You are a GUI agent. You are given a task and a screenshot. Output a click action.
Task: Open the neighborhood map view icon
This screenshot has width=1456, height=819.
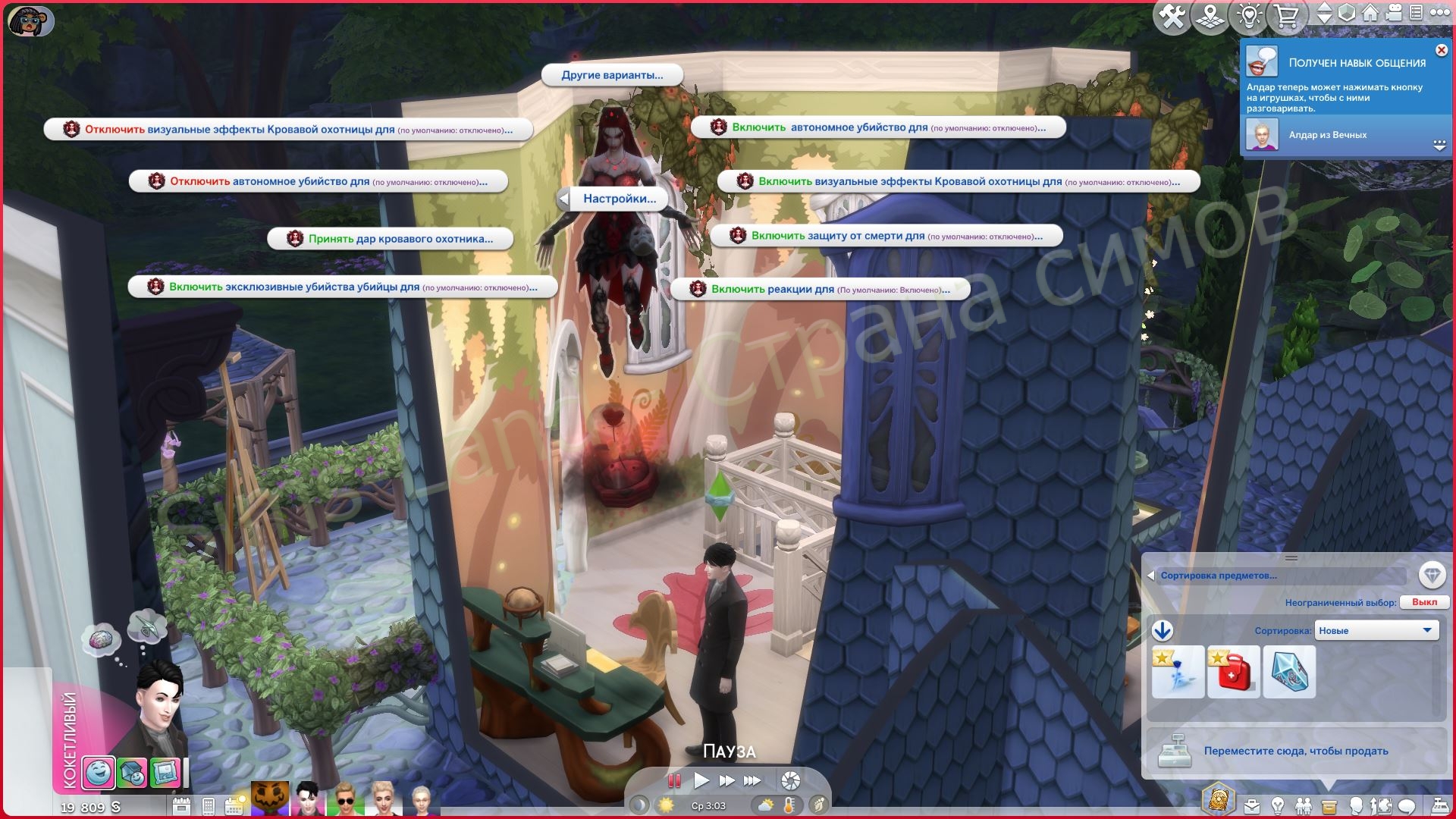pyautogui.click(x=1210, y=14)
